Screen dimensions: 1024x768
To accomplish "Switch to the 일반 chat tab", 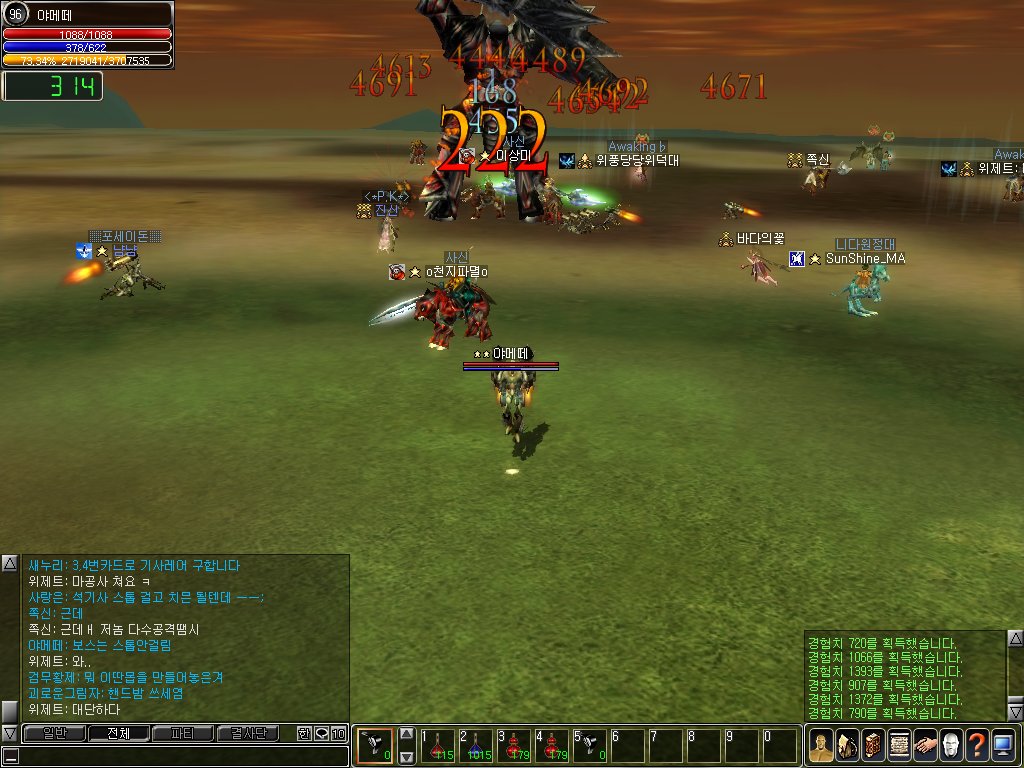I will (x=53, y=734).
